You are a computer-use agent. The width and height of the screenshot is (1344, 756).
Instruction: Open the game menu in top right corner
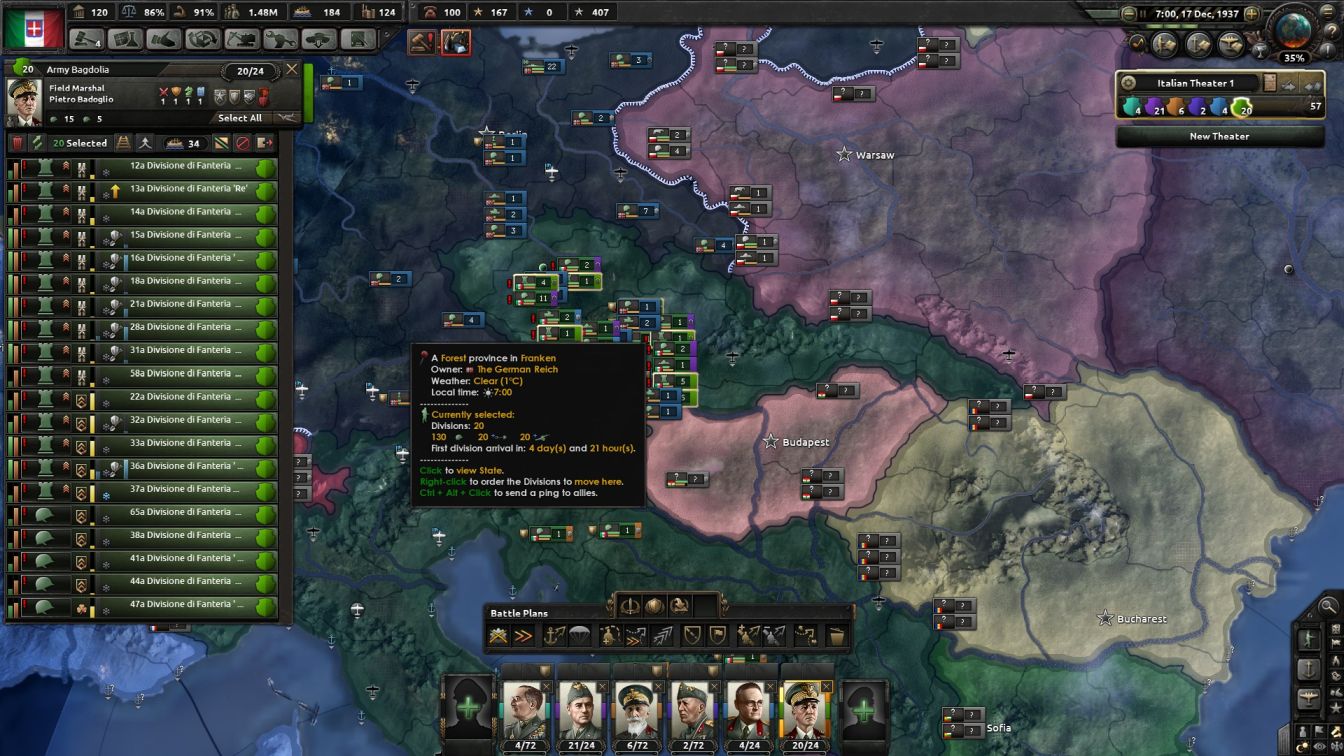[x=1326, y=13]
